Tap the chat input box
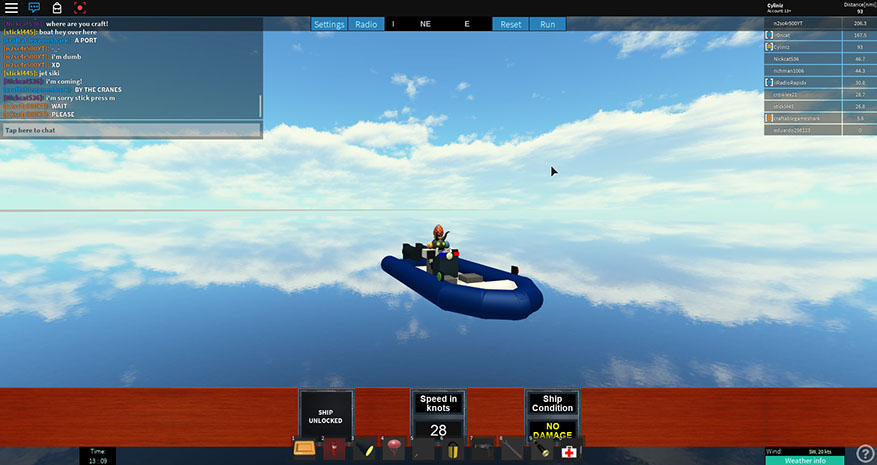Screen dimensions: 877x465 click(x=130, y=130)
